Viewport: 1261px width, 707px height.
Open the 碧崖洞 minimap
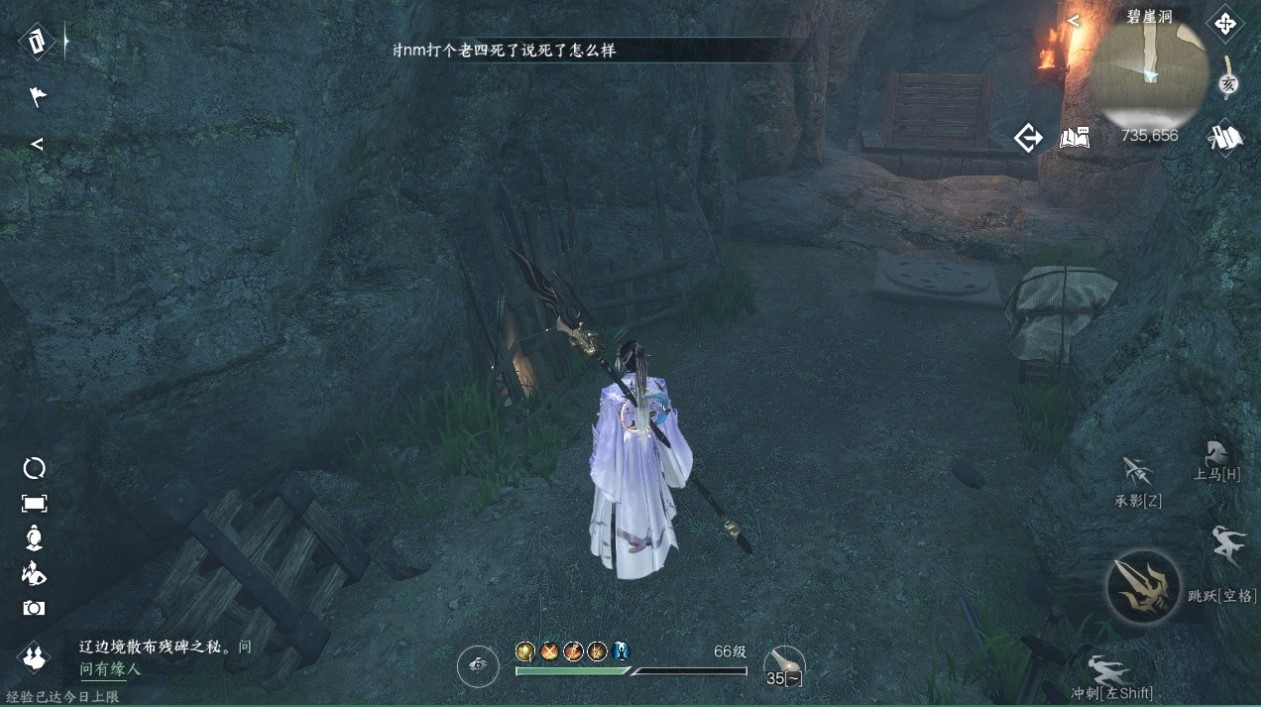coord(1149,72)
